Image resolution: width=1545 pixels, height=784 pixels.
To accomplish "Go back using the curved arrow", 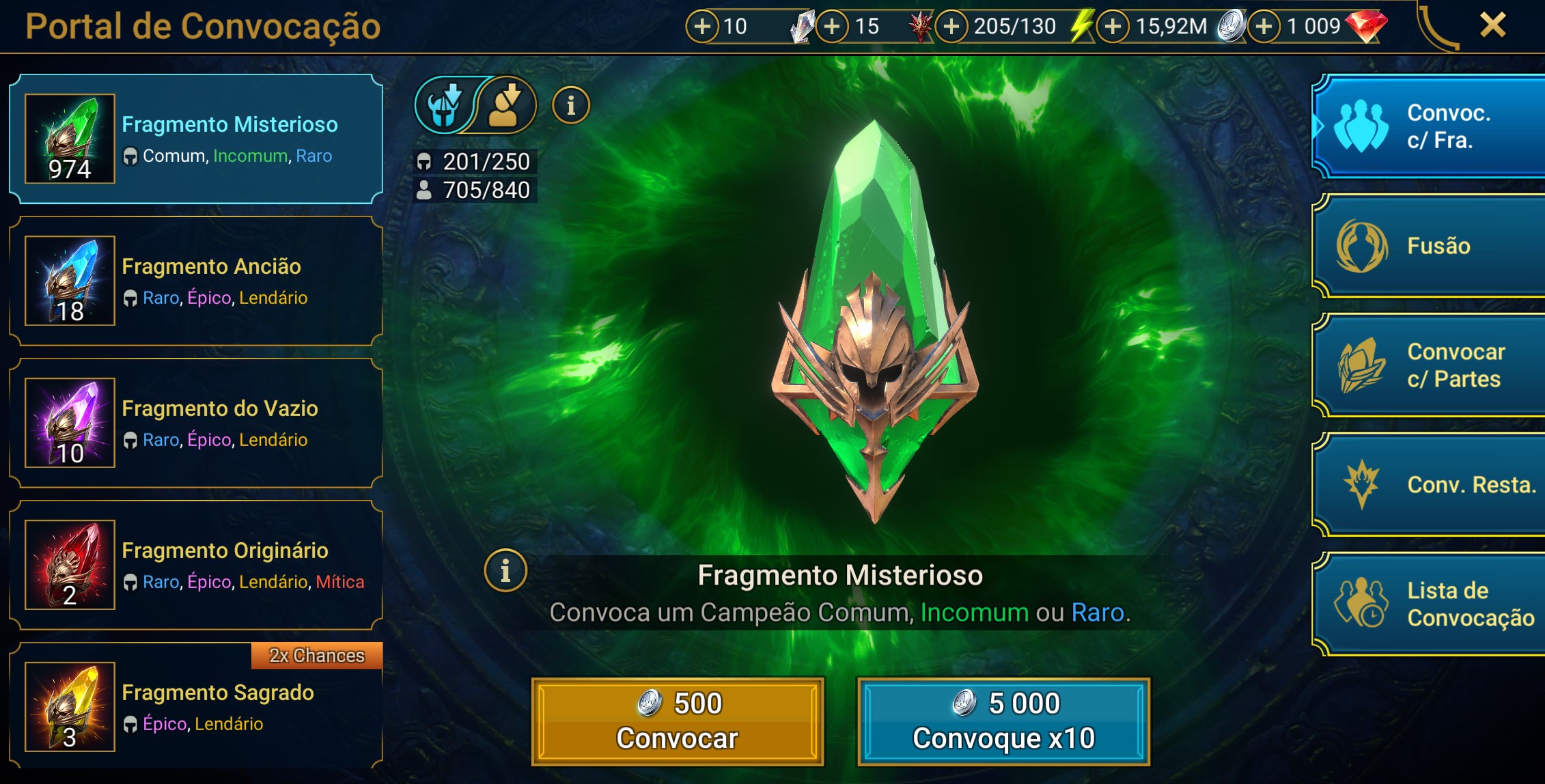I will [1438, 27].
